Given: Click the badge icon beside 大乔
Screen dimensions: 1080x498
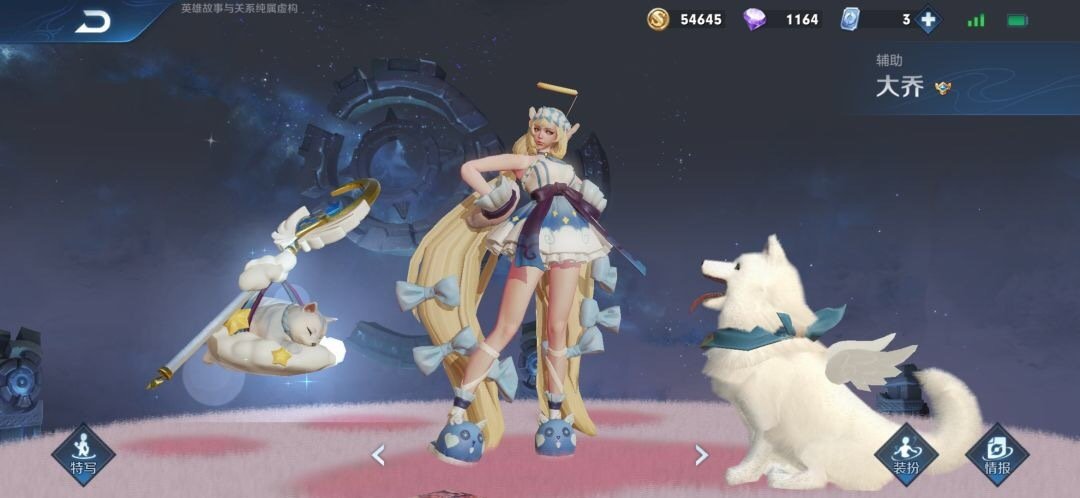Looking at the screenshot, I should point(942,88).
